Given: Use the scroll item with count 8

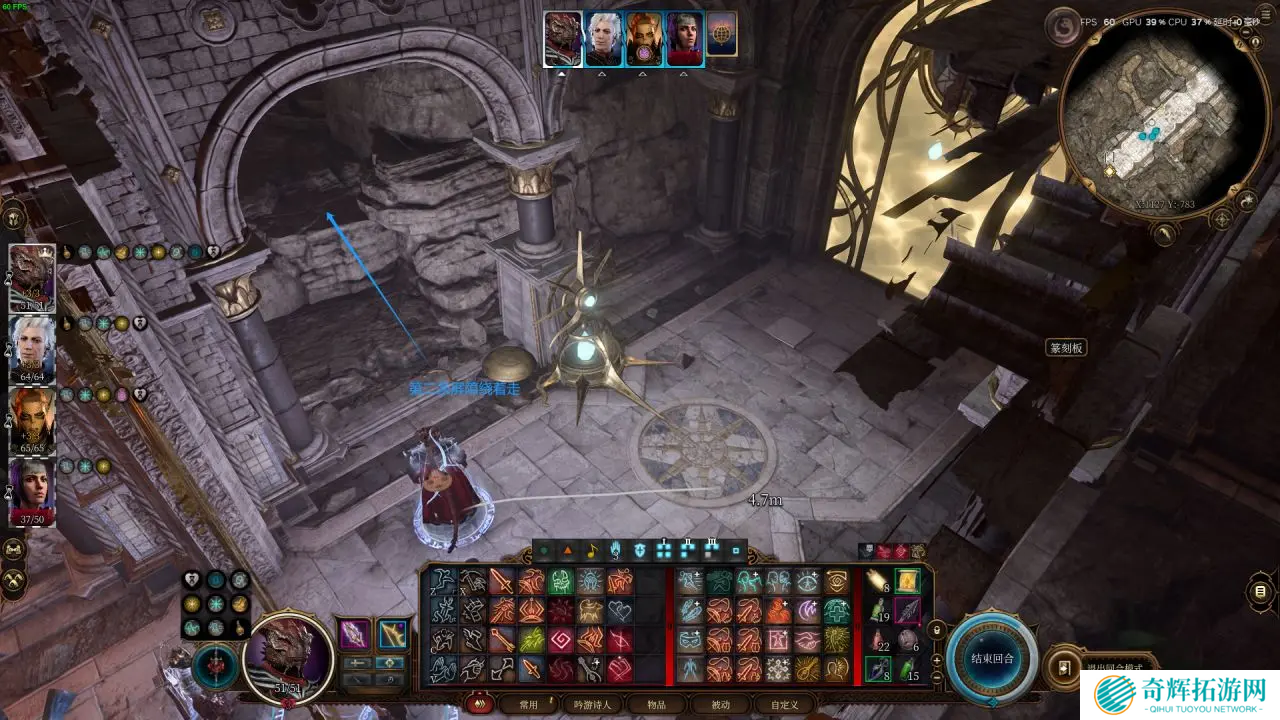Looking at the screenshot, I should 879,582.
